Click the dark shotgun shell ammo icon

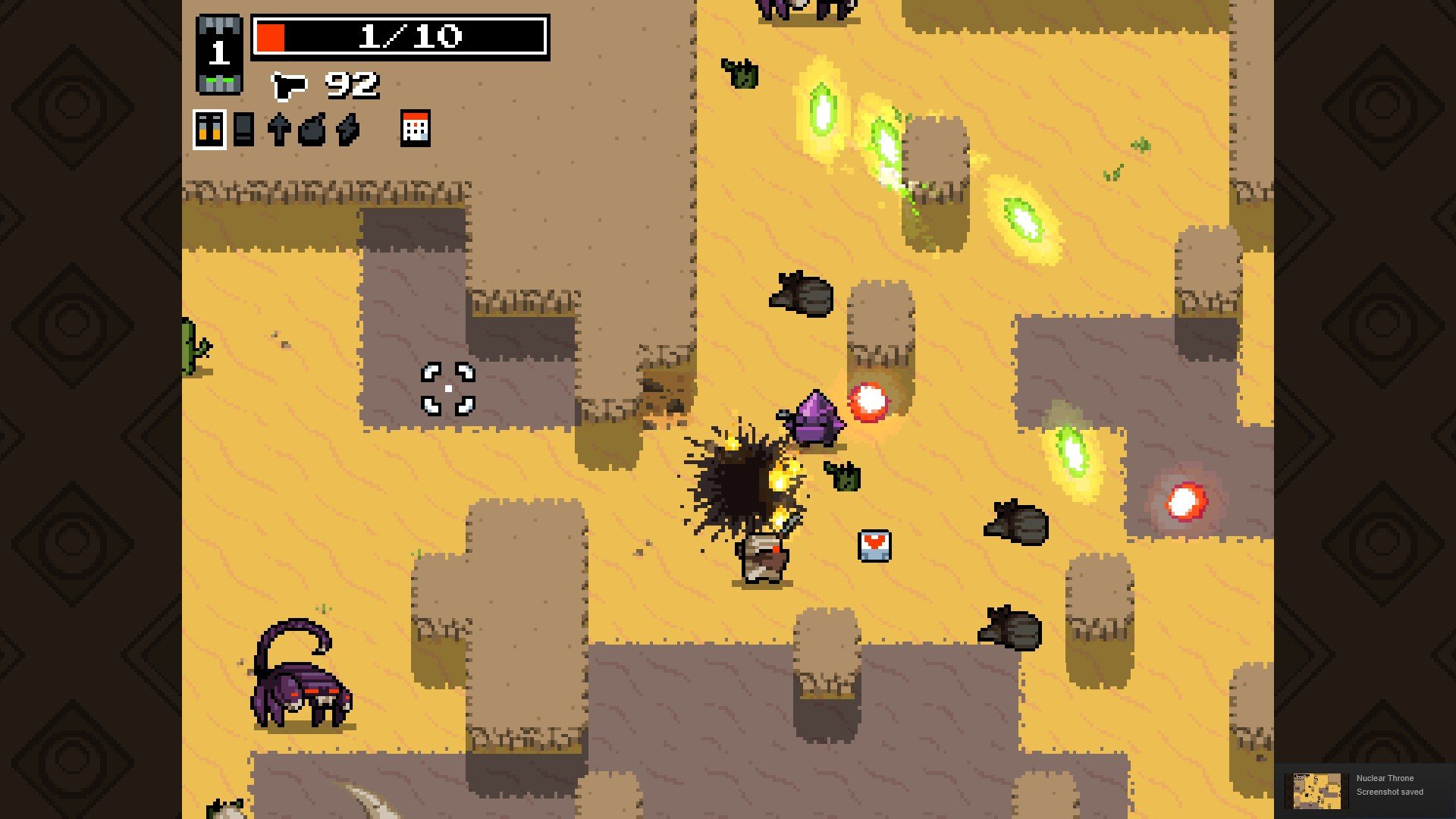[x=243, y=130]
